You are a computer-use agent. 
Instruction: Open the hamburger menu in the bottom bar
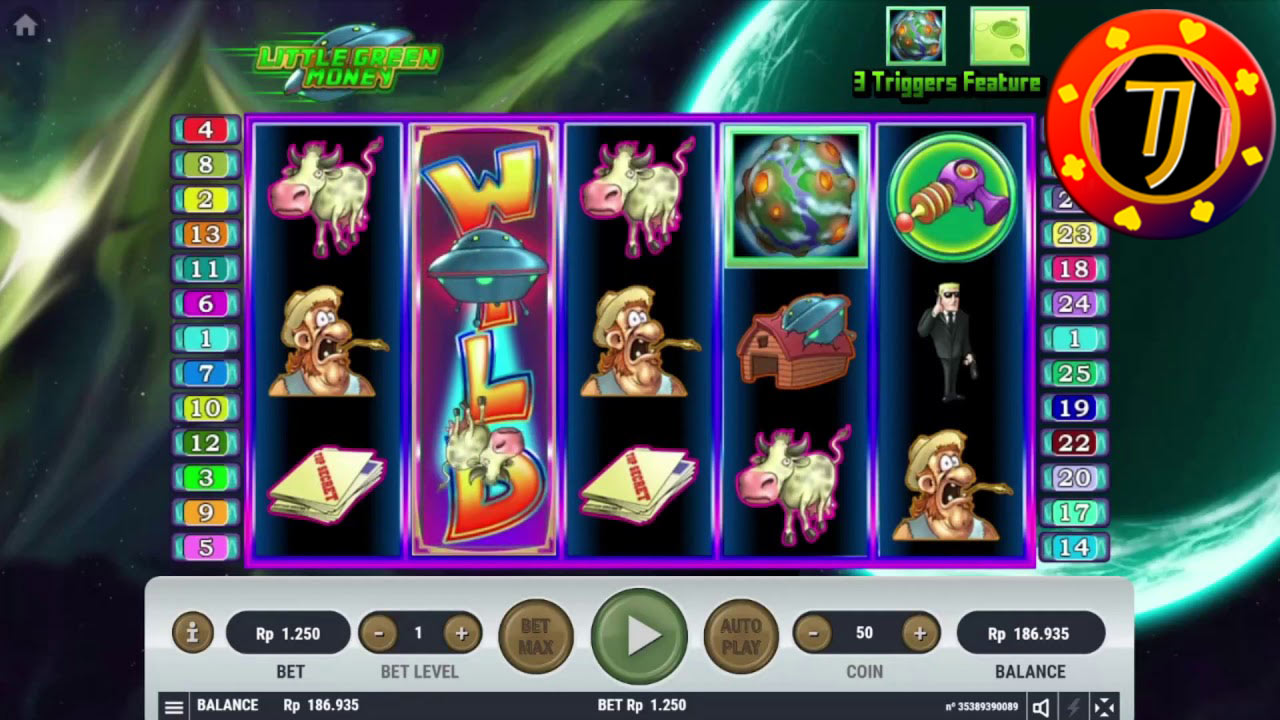point(174,705)
